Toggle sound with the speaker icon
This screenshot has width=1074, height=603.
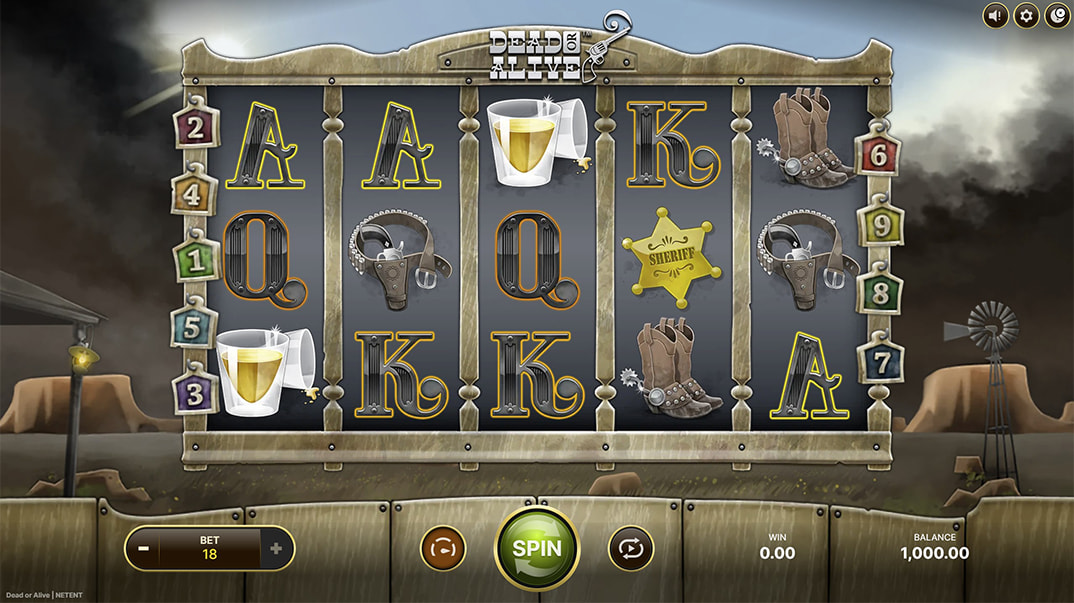tap(995, 15)
